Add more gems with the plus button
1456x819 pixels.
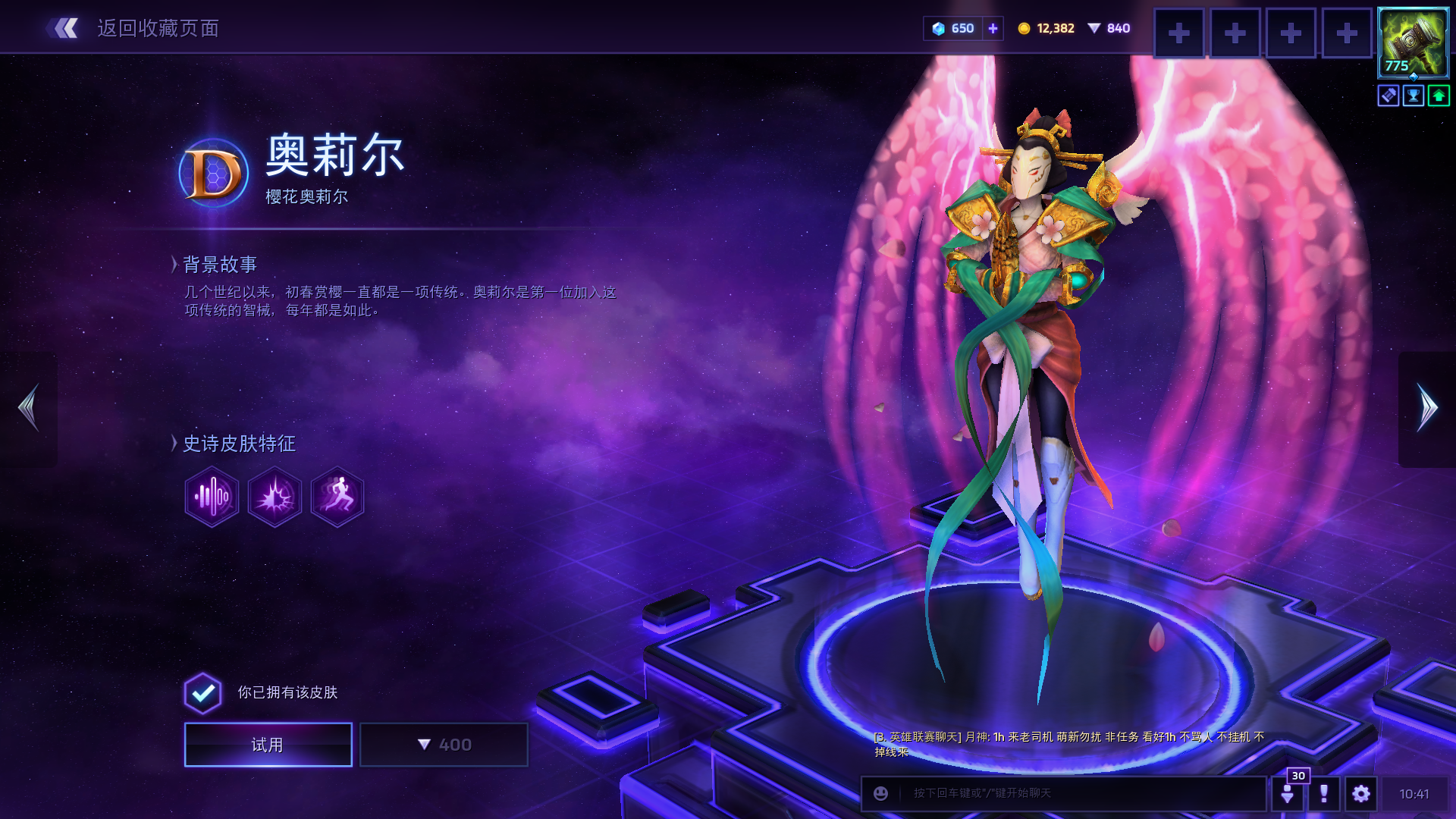(x=993, y=29)
